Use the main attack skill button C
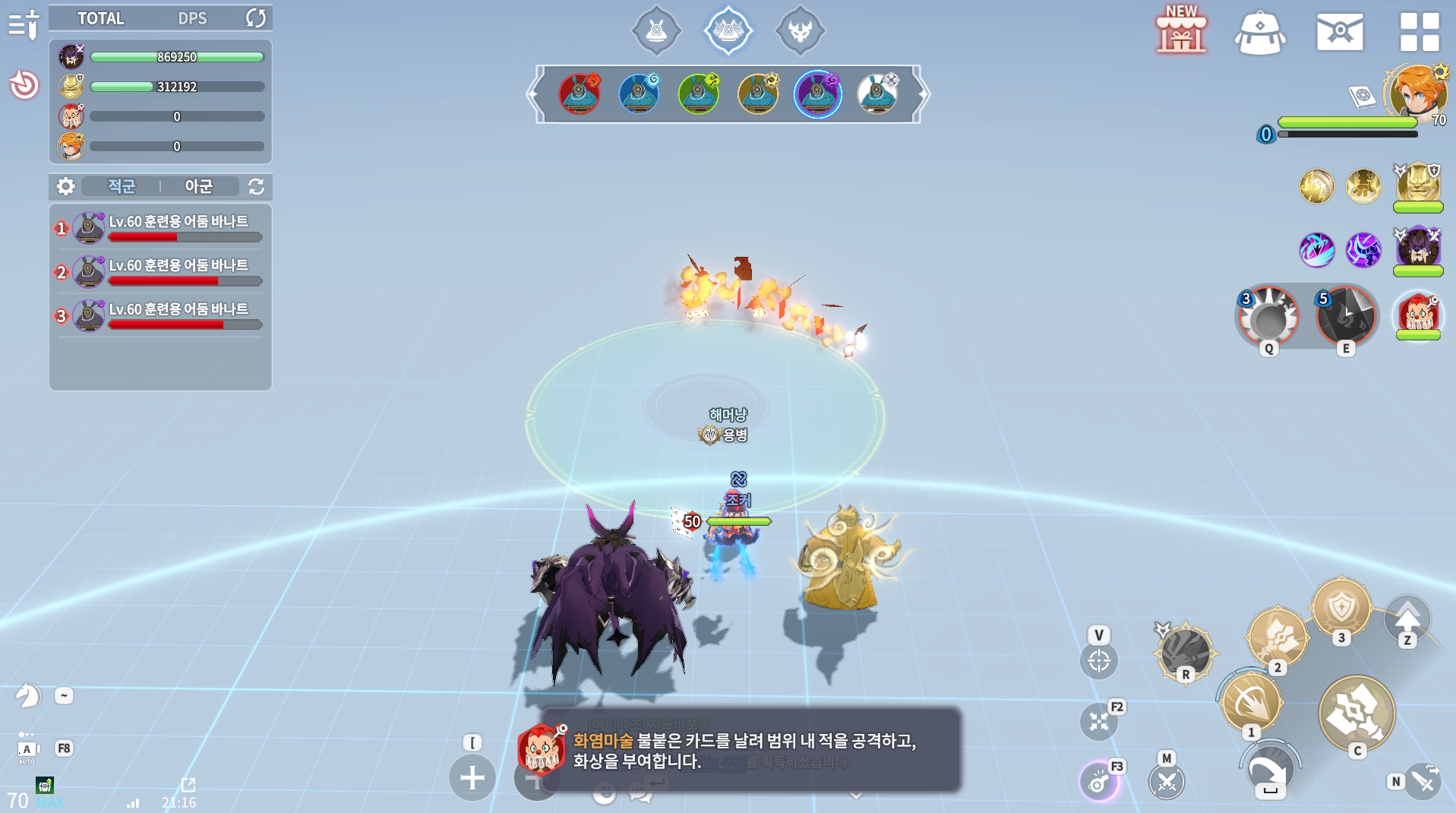Viewport: 1456px width, 813px height. [1357, 713]
